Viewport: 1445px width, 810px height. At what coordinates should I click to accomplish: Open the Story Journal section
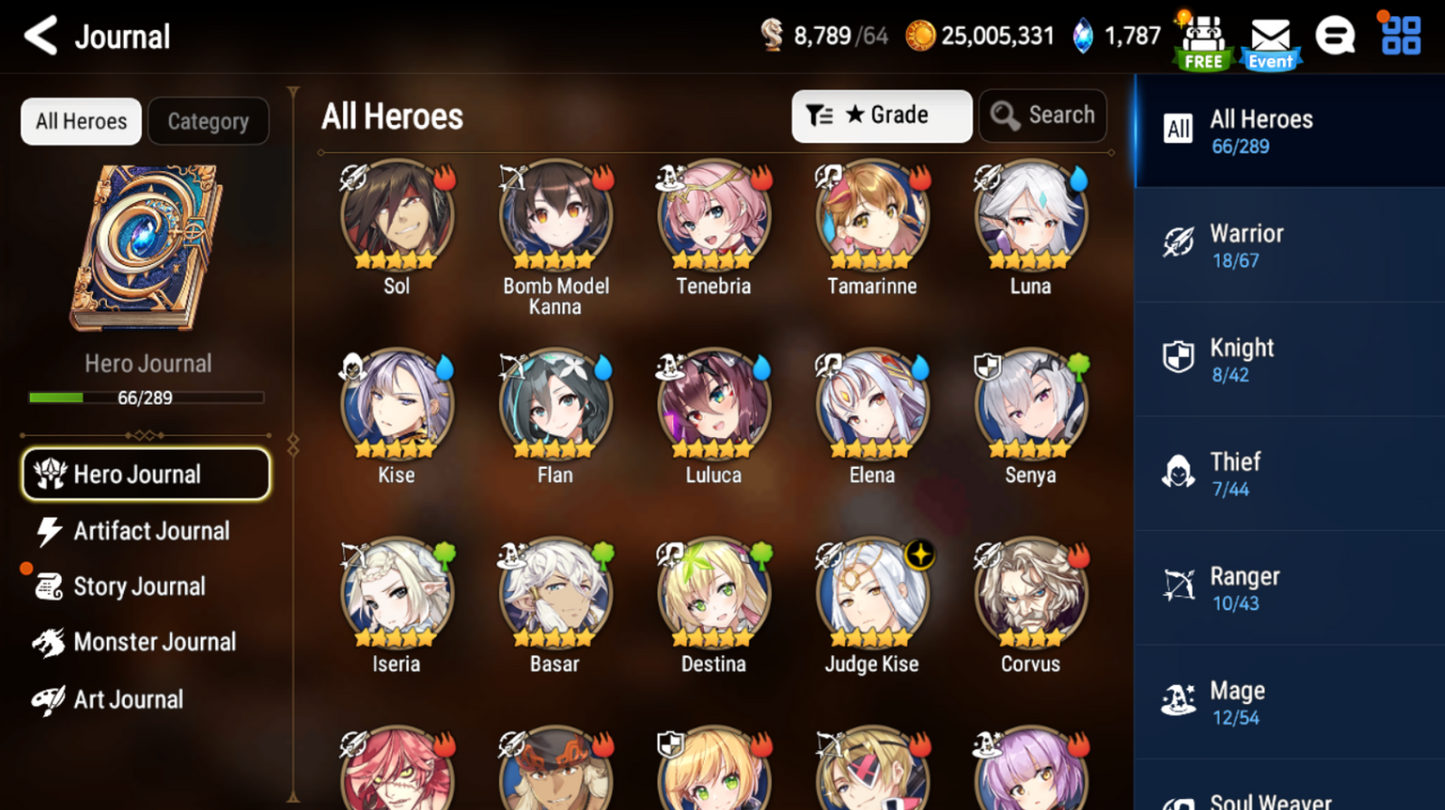(x=138, y=587)
